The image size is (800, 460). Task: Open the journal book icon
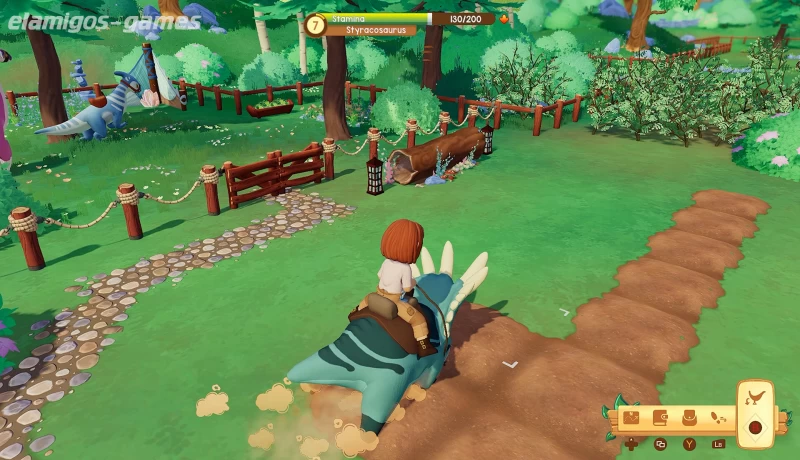coord(660,417)
